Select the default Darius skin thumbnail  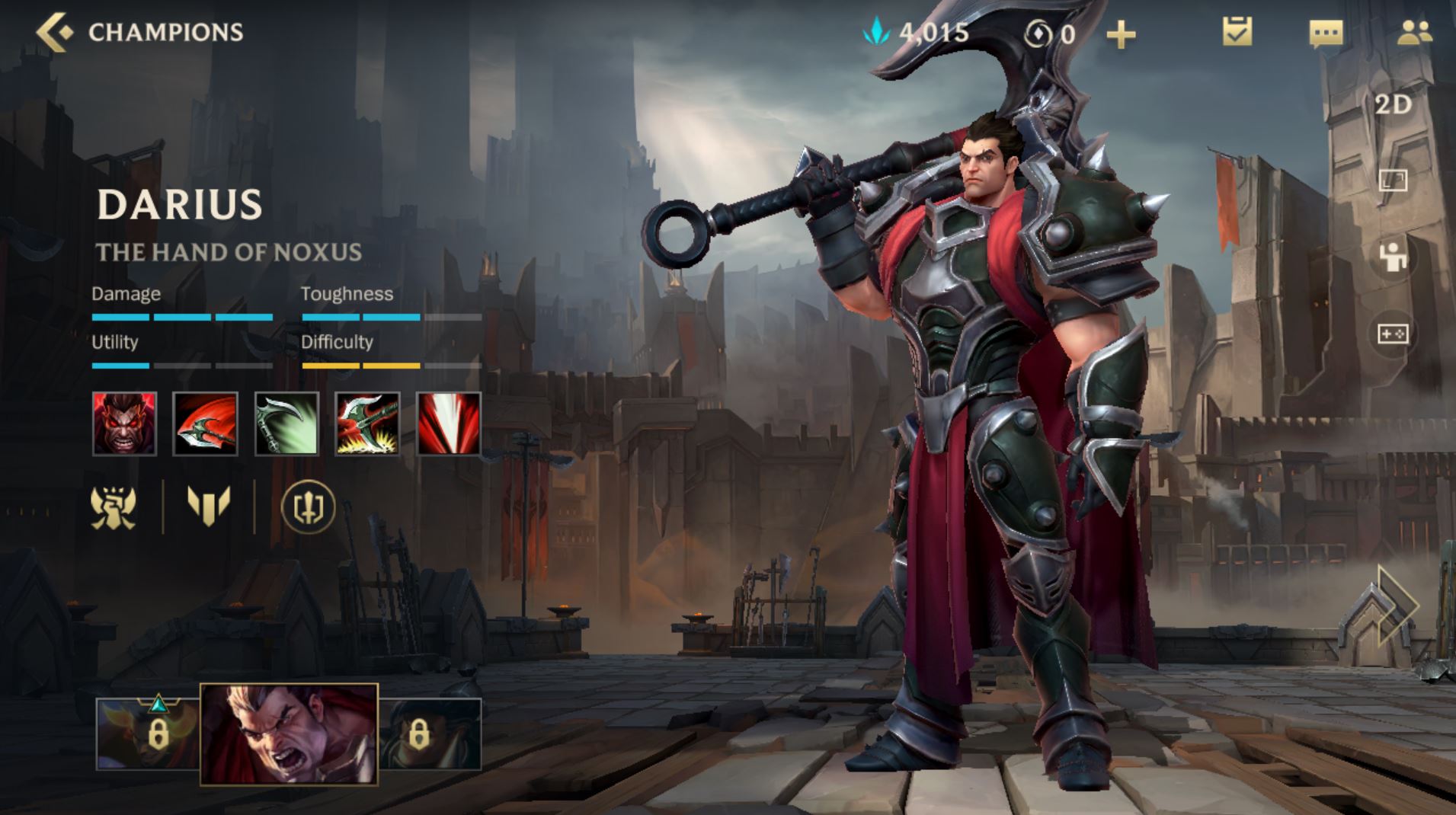point(289,733)
